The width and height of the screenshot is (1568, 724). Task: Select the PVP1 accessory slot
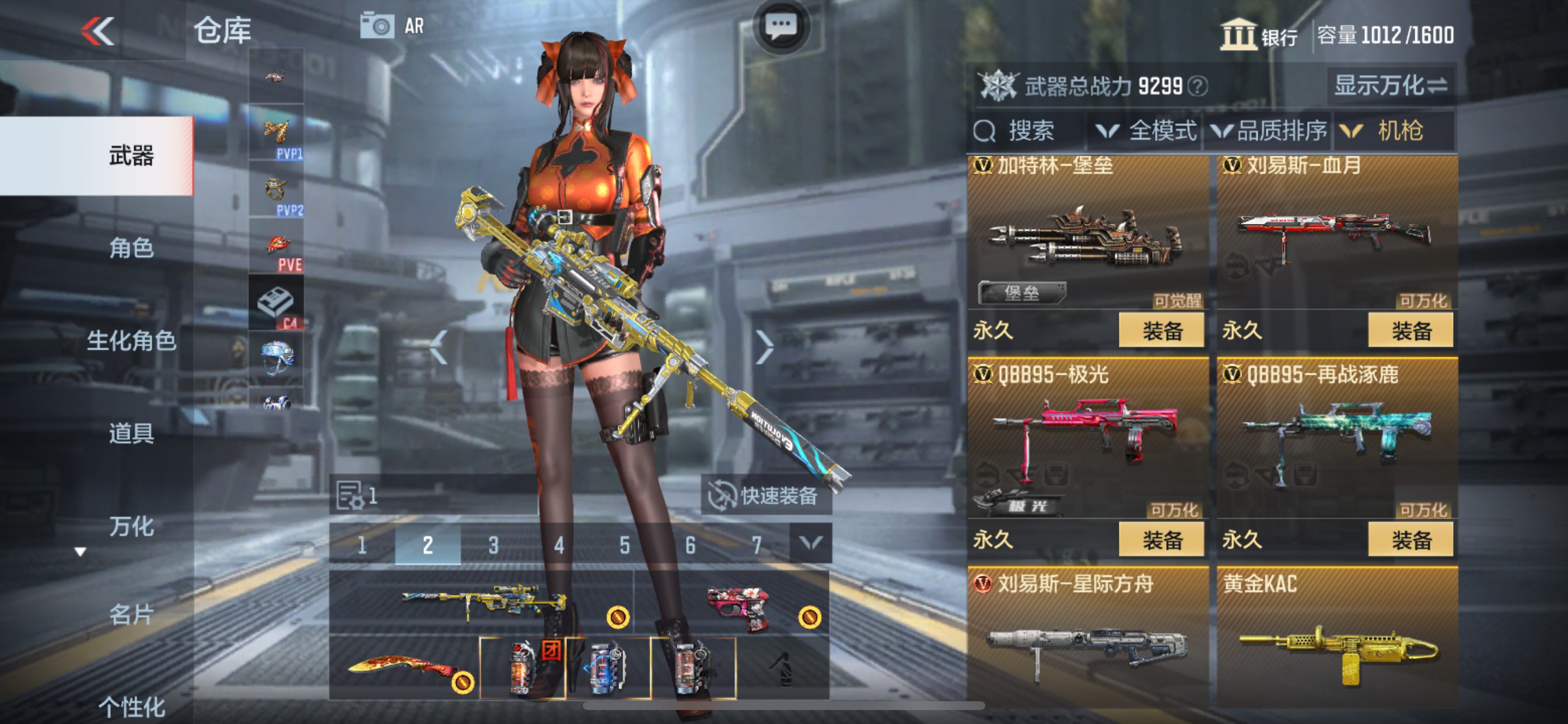point(277,131)
